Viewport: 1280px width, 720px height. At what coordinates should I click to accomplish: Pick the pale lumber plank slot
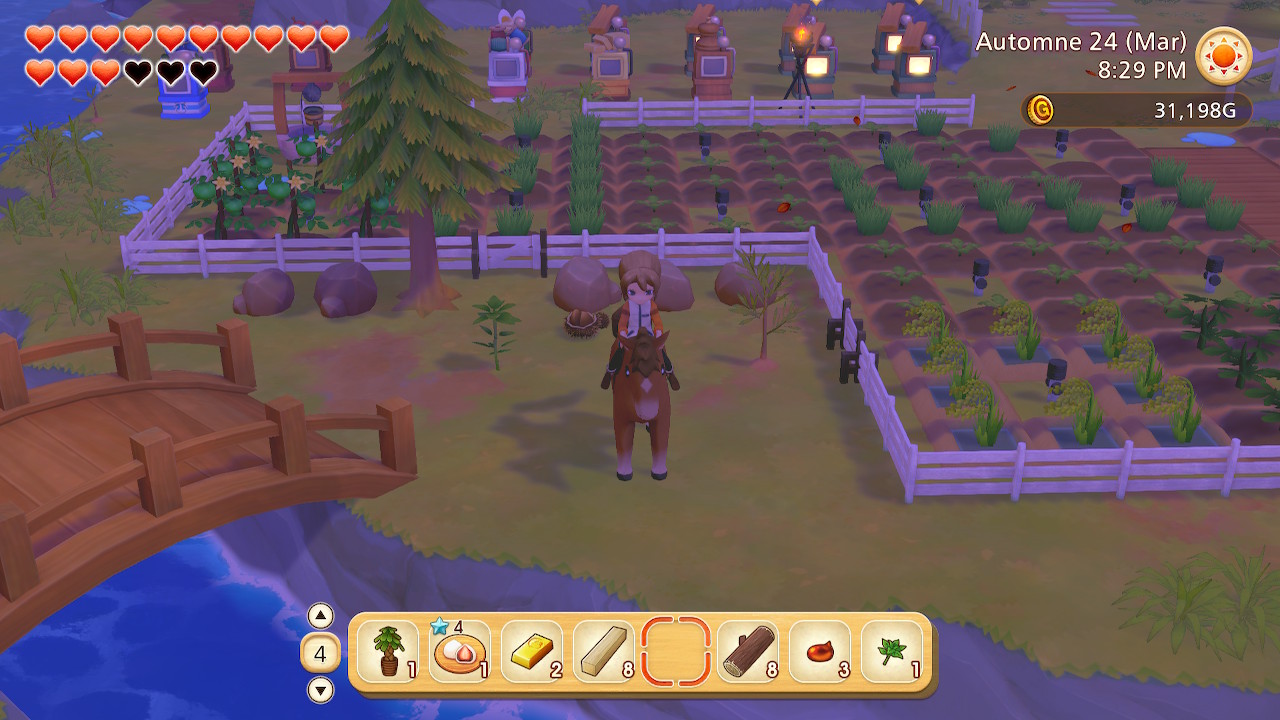604,652
